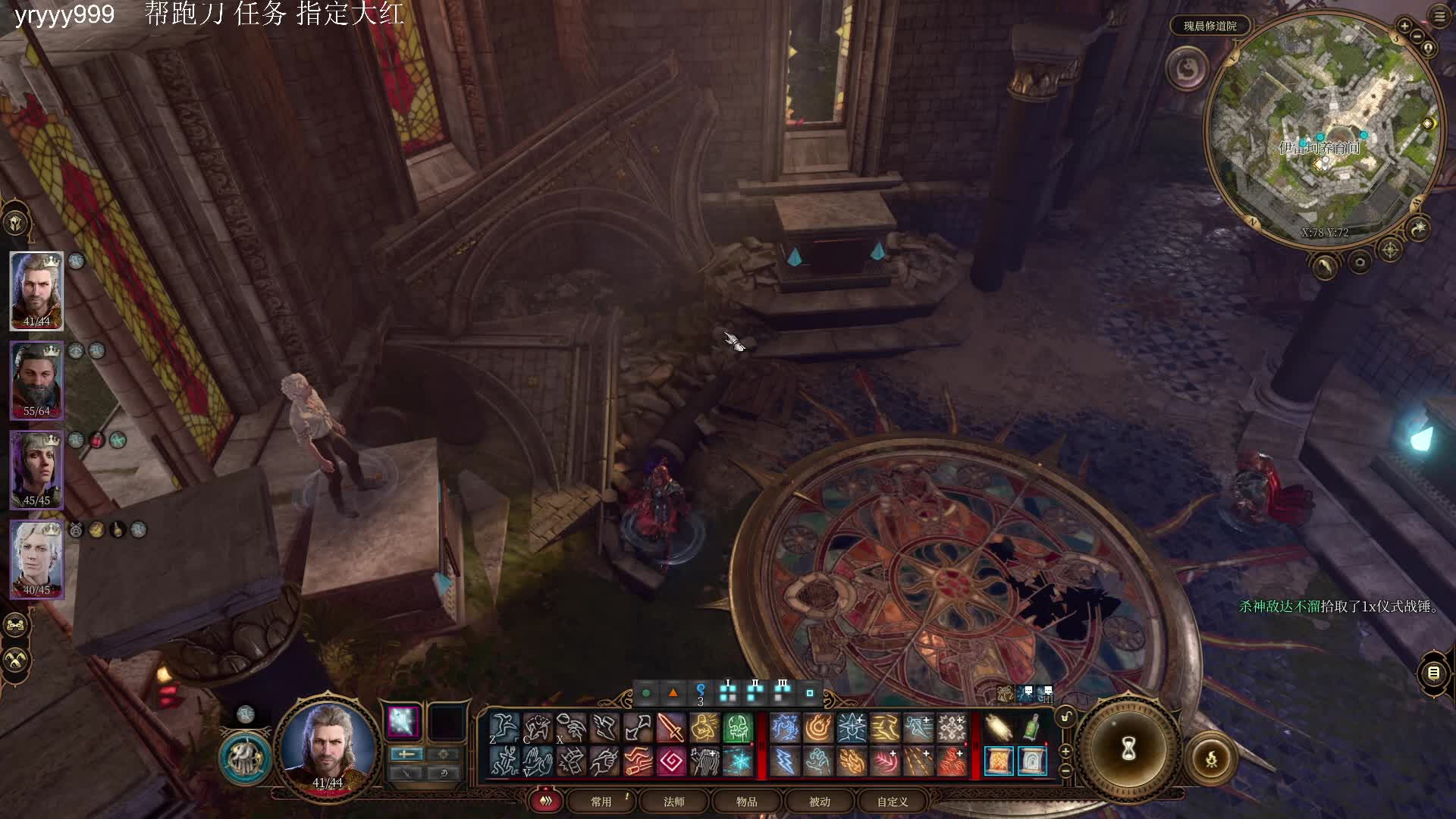The image size is (1456, 819).
Task: Click the minimap of 瑰晨修道院
Action: tap(1325, 129)
